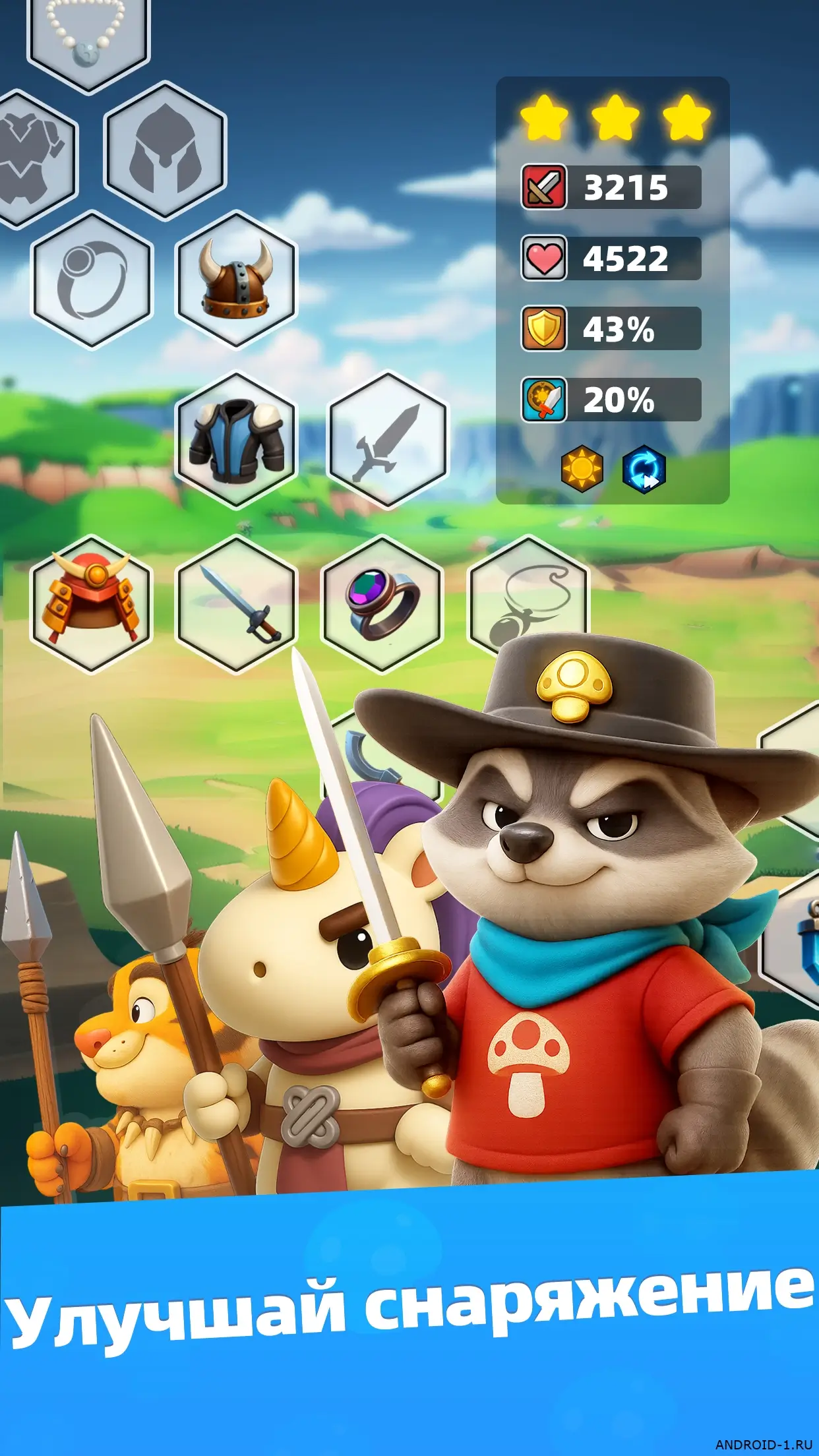Image resolution: width=819 pixels, height=1456 pixels.
Task: Open the empty ring slot
Action: pos(92,280)
